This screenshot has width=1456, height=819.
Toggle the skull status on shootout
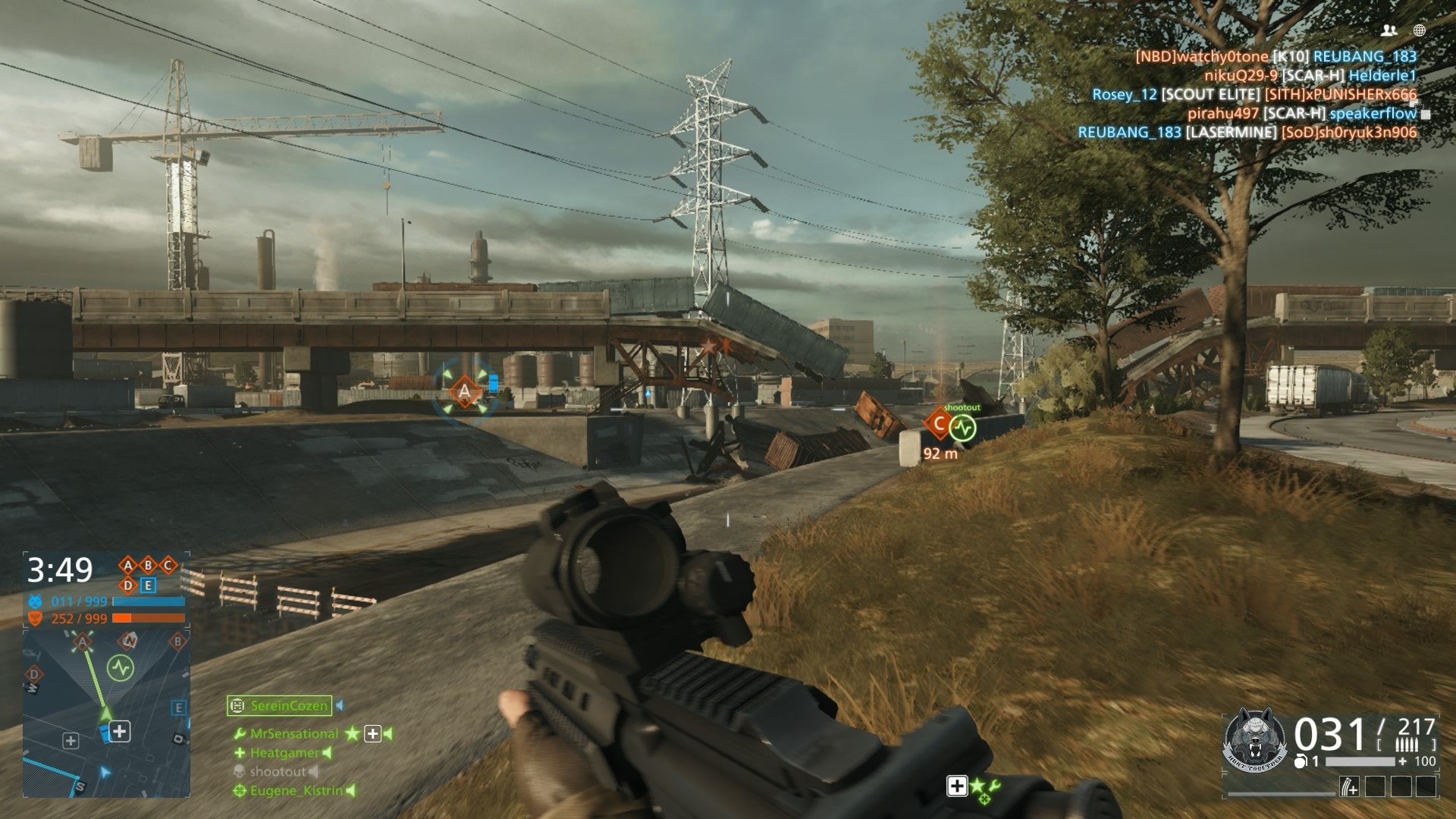[240, 770]
